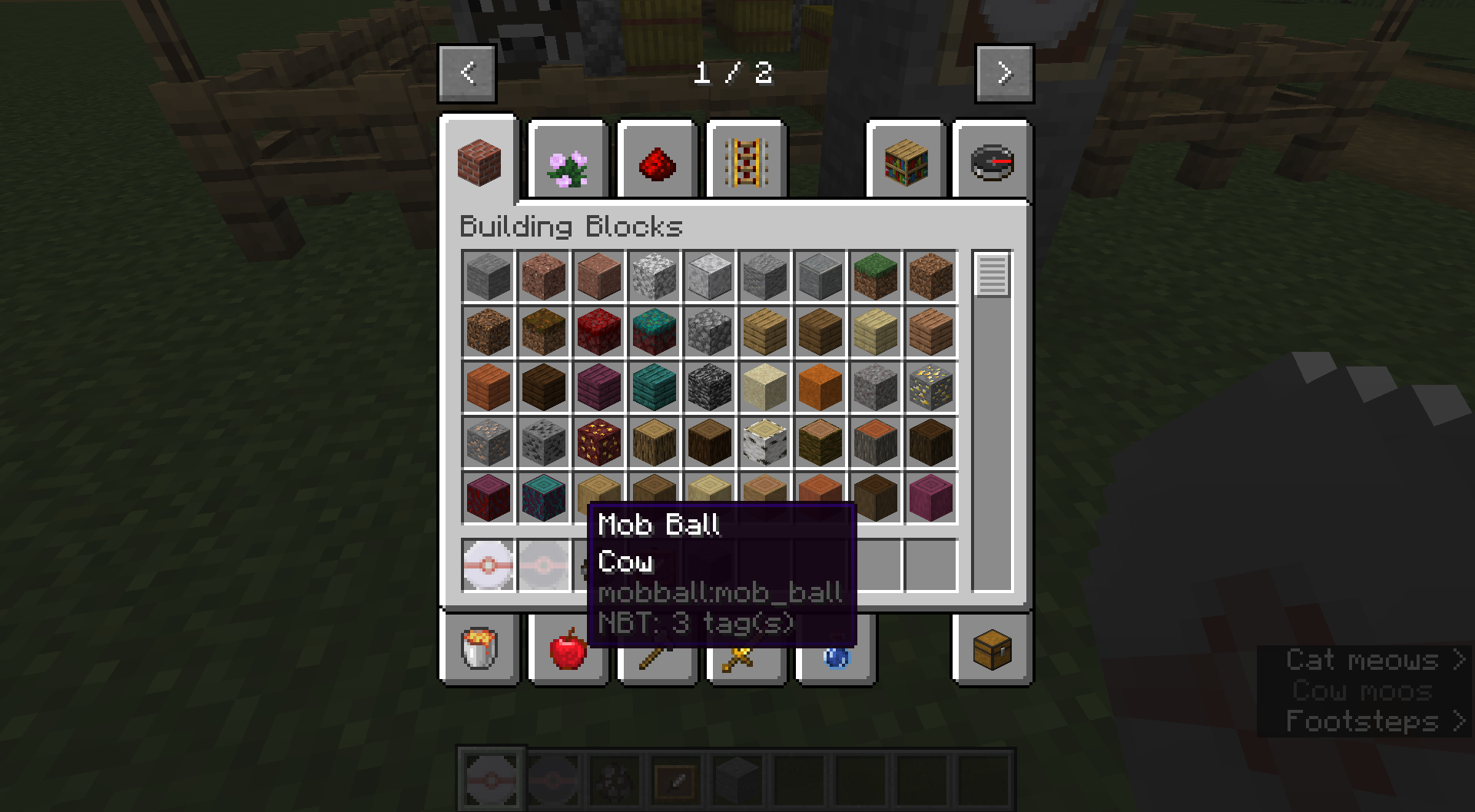Open the Tools tab with the stick icon

[657, 653]
